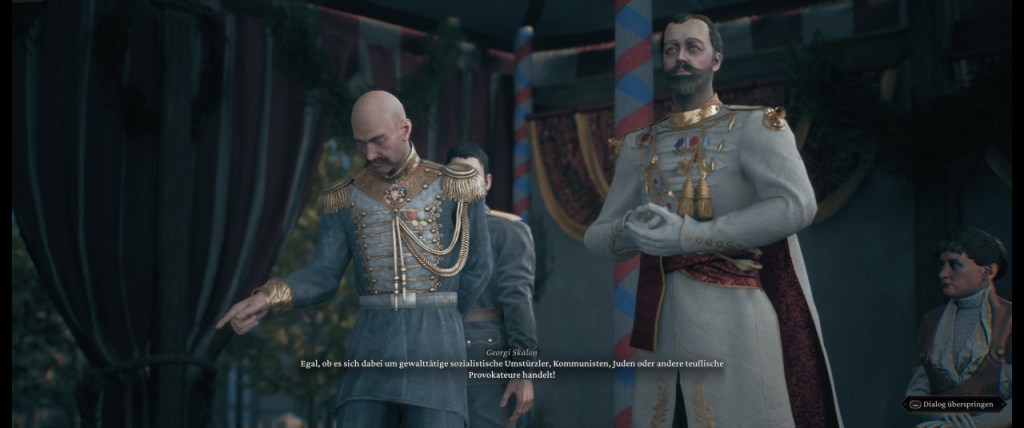Viewport: 1024px width, 428px height.
Task: Skip dialogue via the "Dialog überspringen" button
Action: tap(954, 404)
